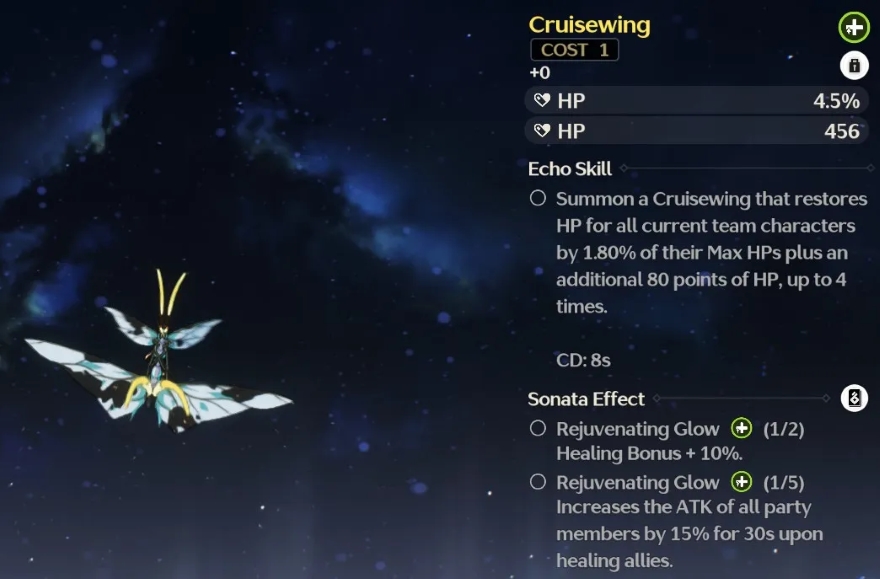Click the Rejuvenating Glow (1/2) plus icon
Viewport: 880px width, 579px height.
coord(741,429)
